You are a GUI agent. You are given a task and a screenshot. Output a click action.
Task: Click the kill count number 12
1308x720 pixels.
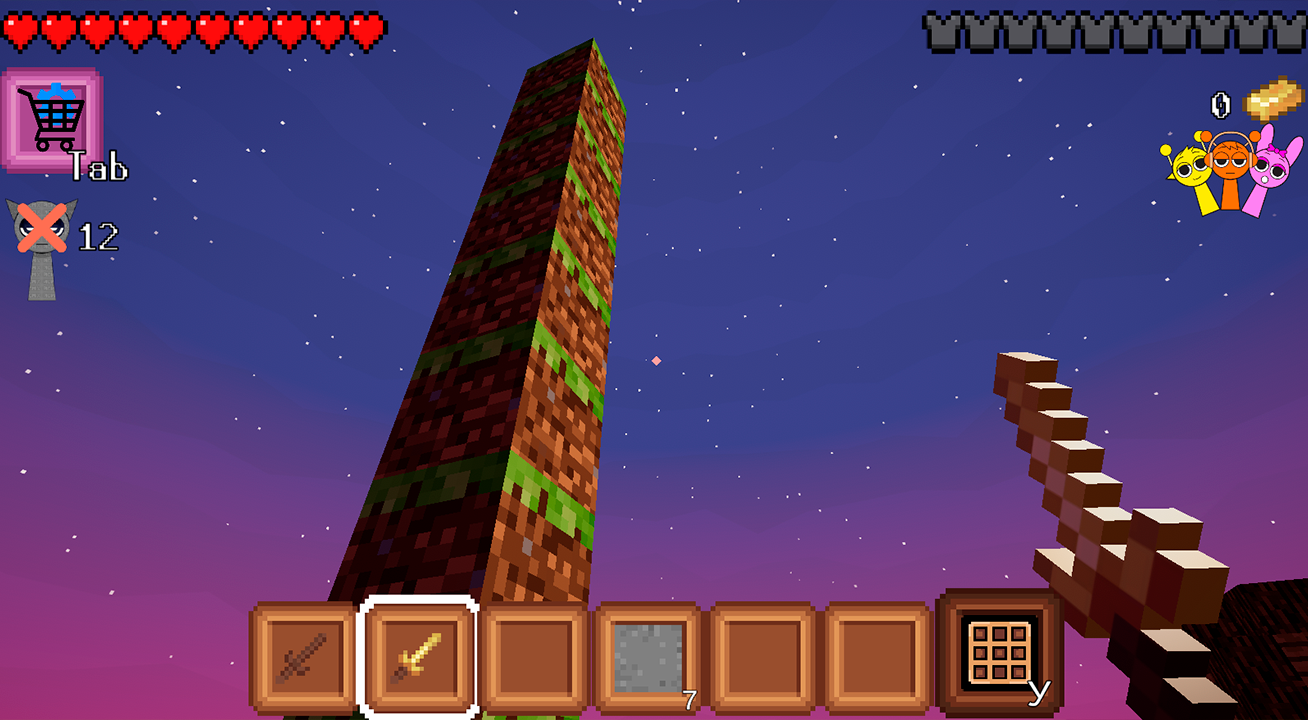point(100,235)
